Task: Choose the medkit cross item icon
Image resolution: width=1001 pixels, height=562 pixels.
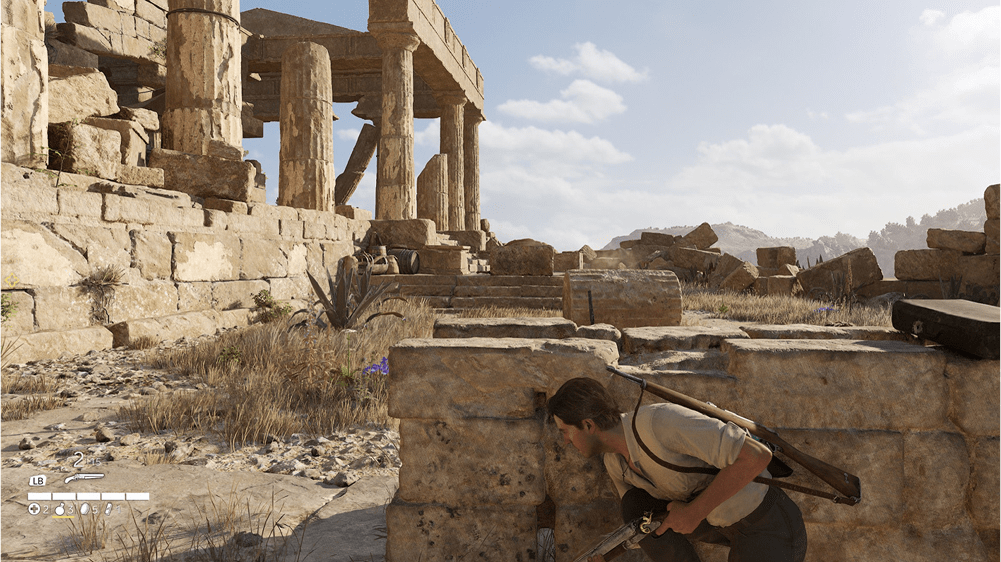Action: coord(34,509)
